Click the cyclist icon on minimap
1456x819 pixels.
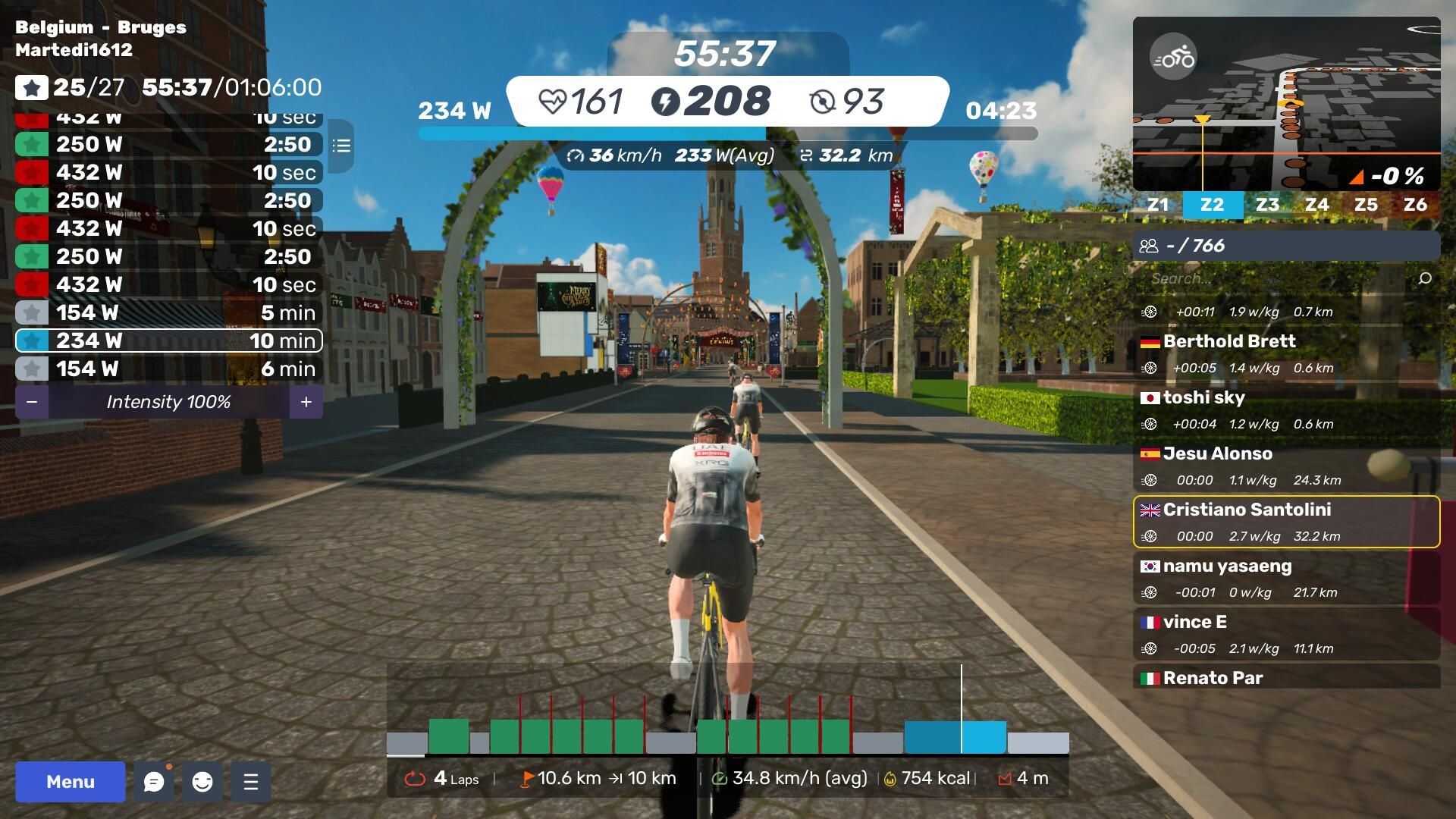[1172, 57]
